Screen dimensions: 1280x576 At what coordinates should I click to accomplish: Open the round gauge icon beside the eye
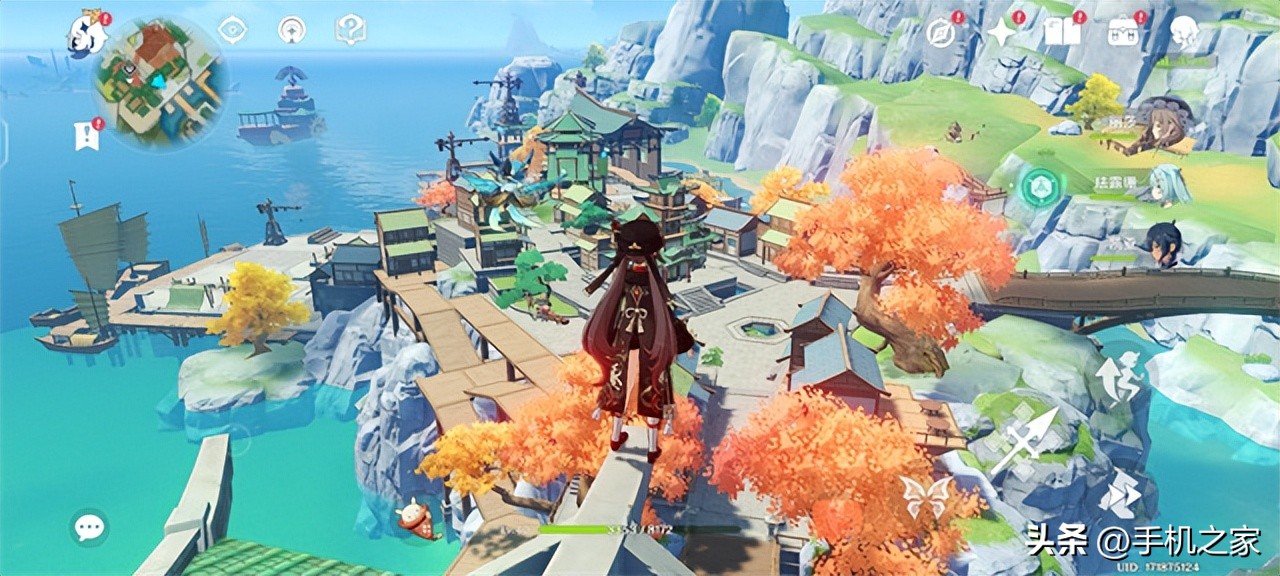(x=291, y=30)
